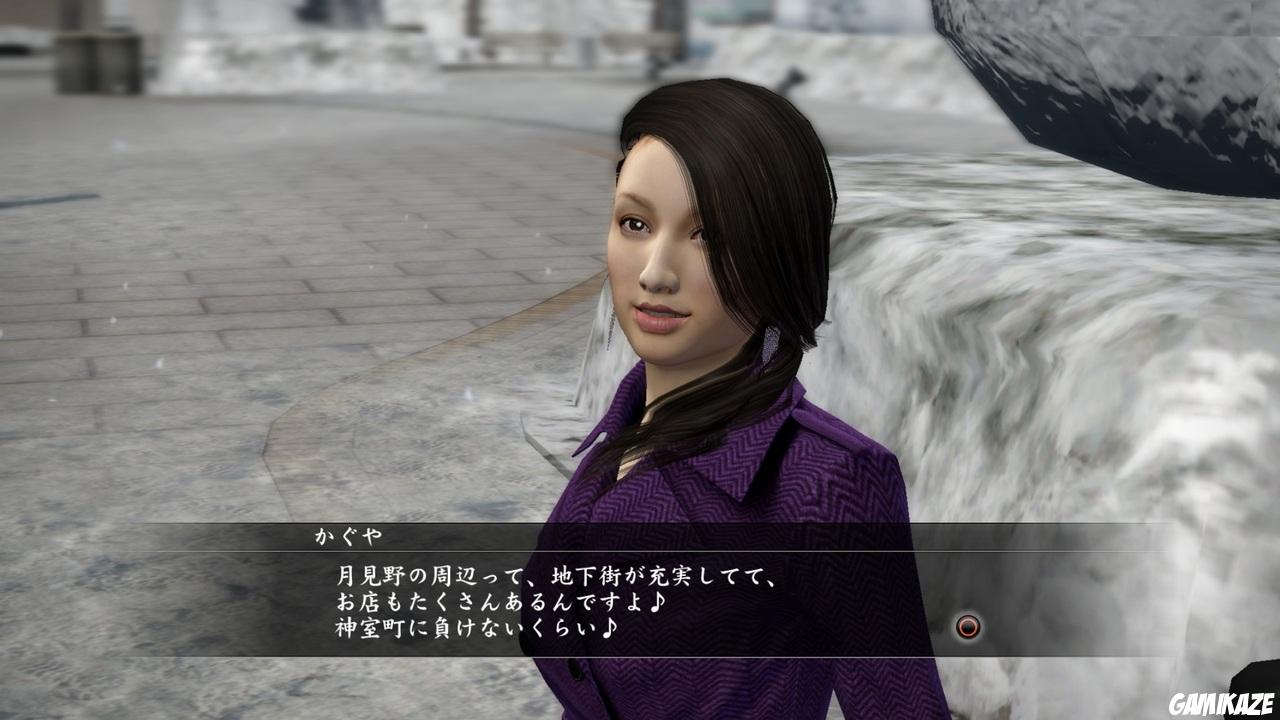Advance the conversation via the continue prompt

[966, 628]
